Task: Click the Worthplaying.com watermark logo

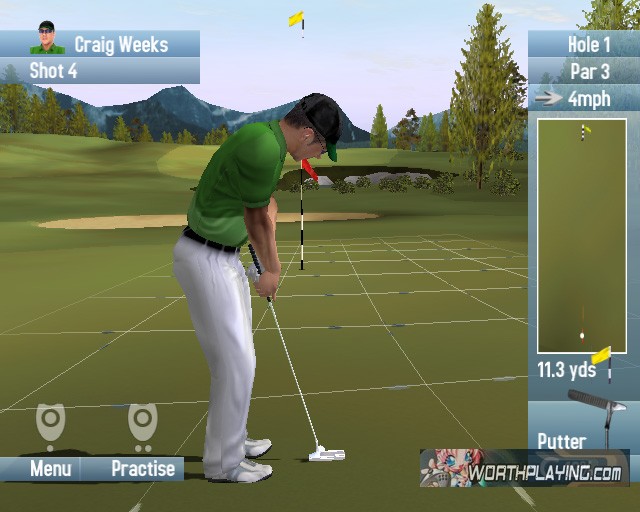Action: pos(523,468)
